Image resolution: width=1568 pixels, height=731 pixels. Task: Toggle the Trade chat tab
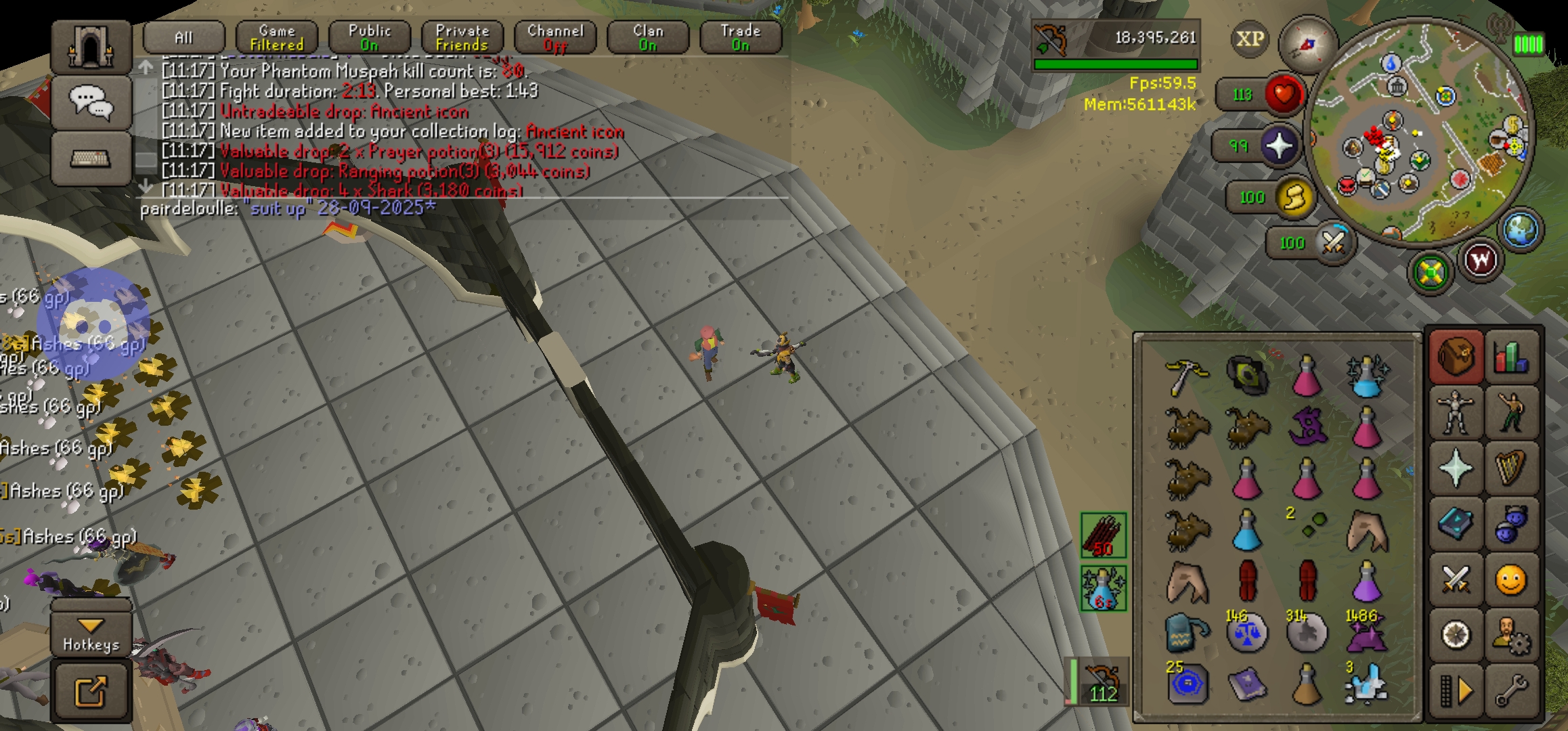click(740, 37)
